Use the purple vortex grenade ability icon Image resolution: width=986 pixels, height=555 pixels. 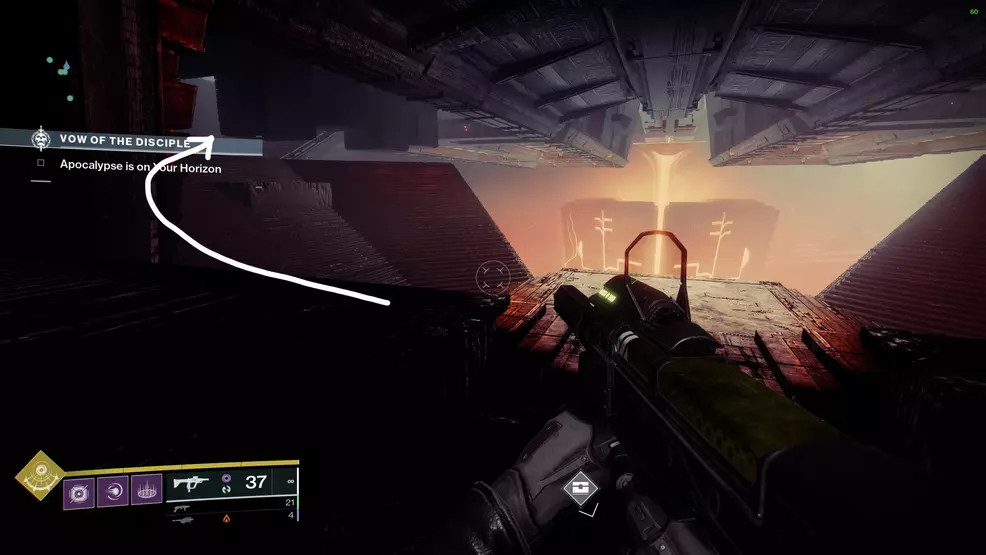point(80,492)
